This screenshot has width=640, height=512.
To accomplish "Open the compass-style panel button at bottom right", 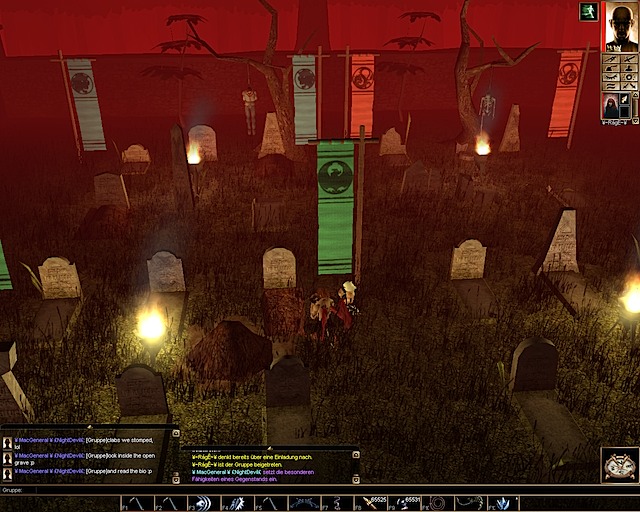I will pos(620,465).
